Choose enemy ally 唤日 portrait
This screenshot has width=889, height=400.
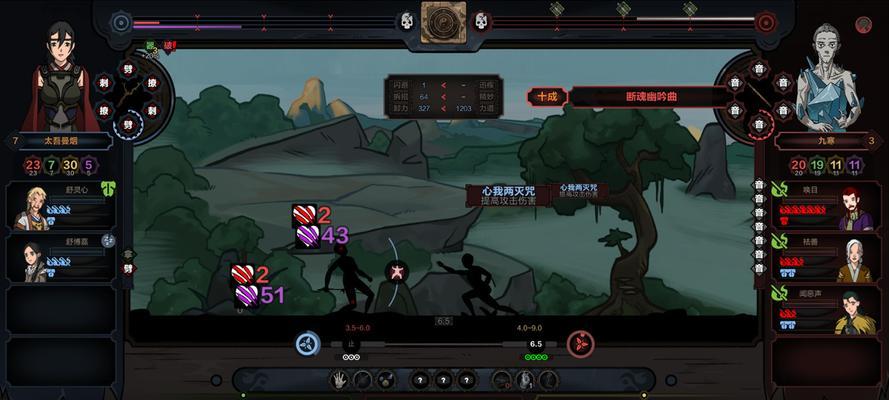click(851, 205)
